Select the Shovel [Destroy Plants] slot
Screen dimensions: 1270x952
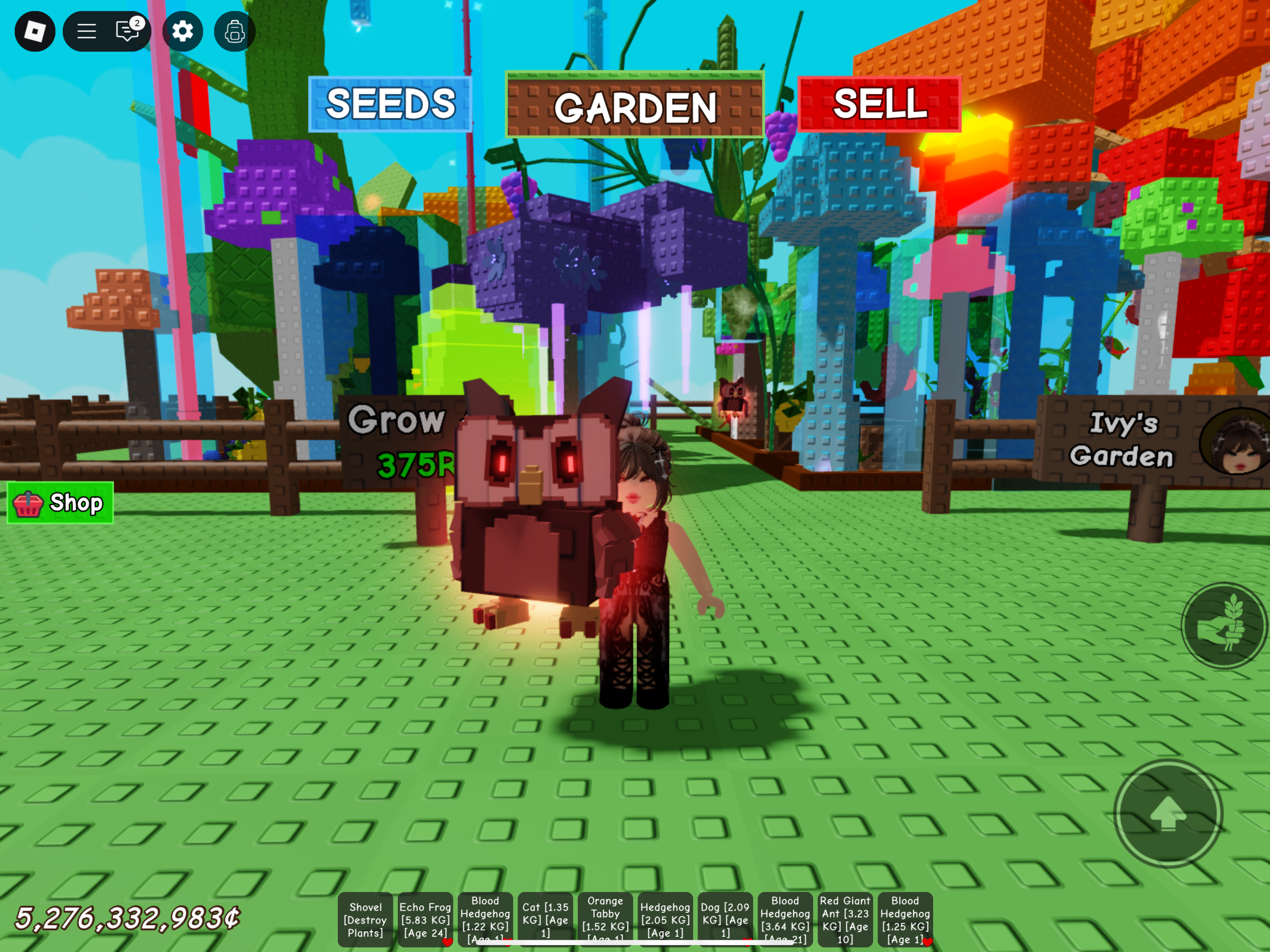(366, 919)
